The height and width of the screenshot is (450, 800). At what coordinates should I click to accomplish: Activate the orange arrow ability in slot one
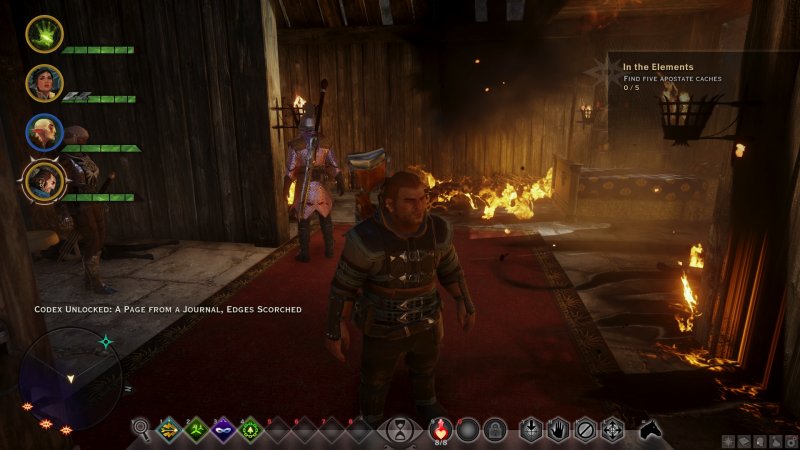(171, 430)
